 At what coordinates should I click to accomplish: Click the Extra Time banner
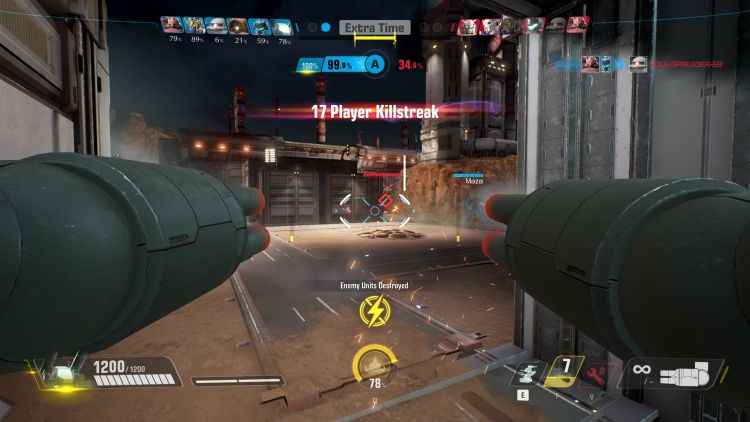tap(375, 28)
